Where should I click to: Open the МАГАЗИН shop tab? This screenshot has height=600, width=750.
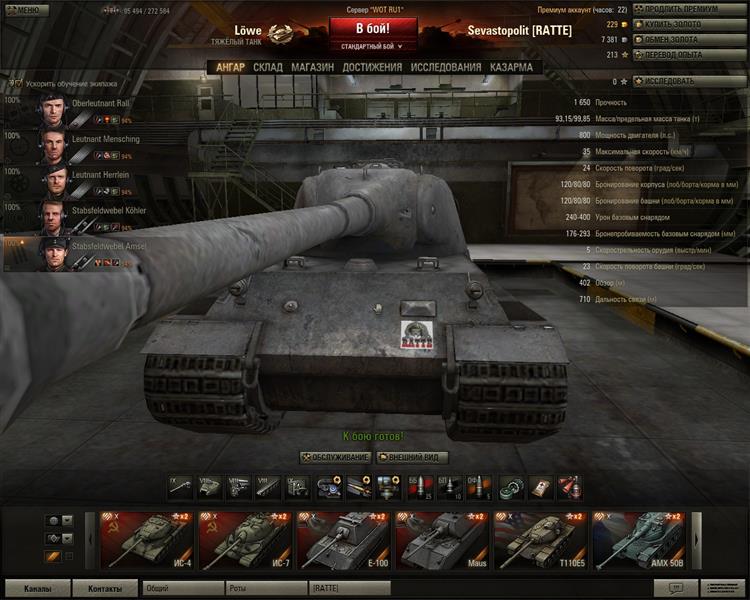(312, 67)
